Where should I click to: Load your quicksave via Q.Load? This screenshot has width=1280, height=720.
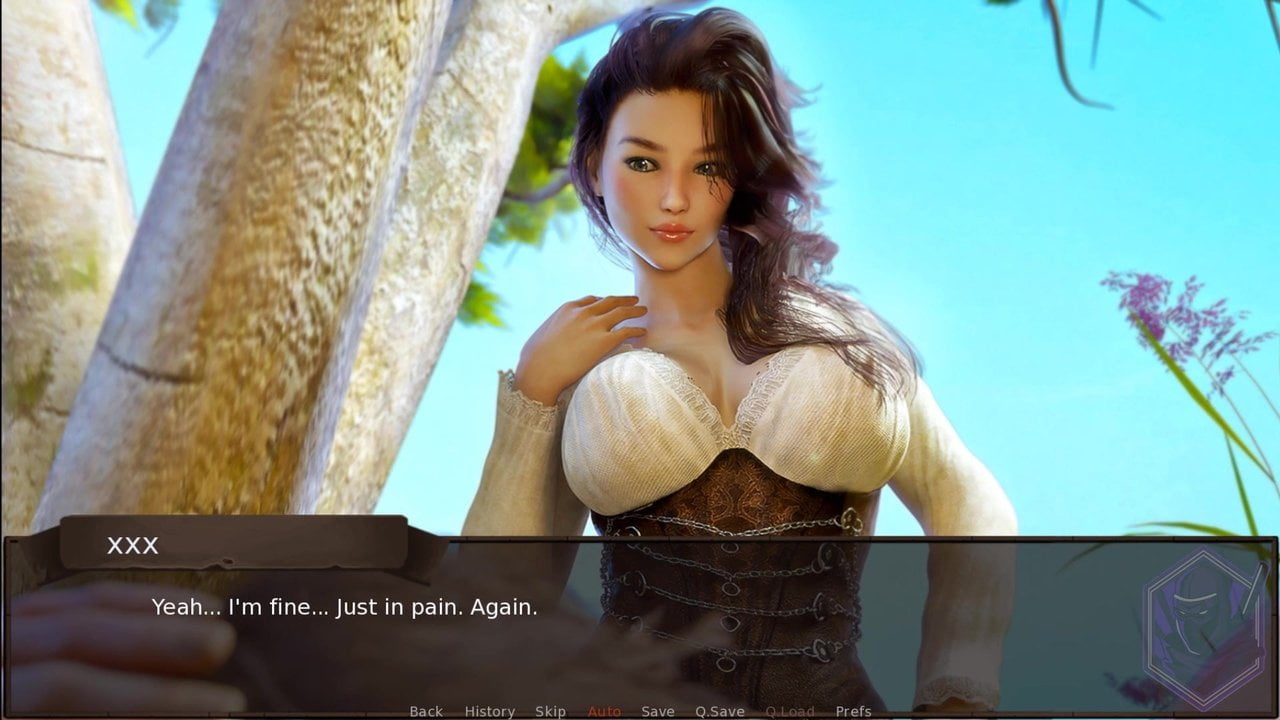(790, 711)
